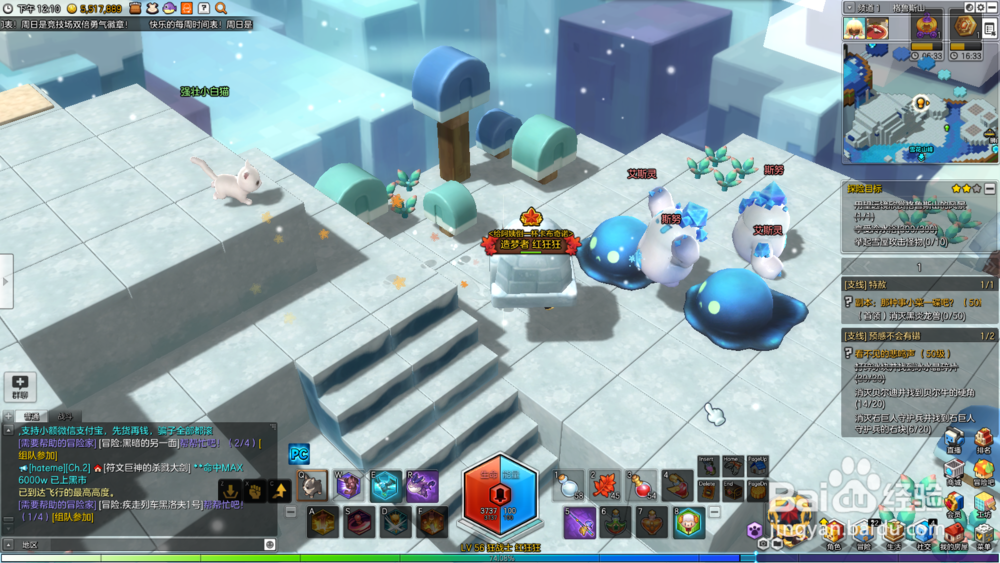Click the 群聊 group chat button
This screenshot has height=563, width=1000.
(20, 386)
